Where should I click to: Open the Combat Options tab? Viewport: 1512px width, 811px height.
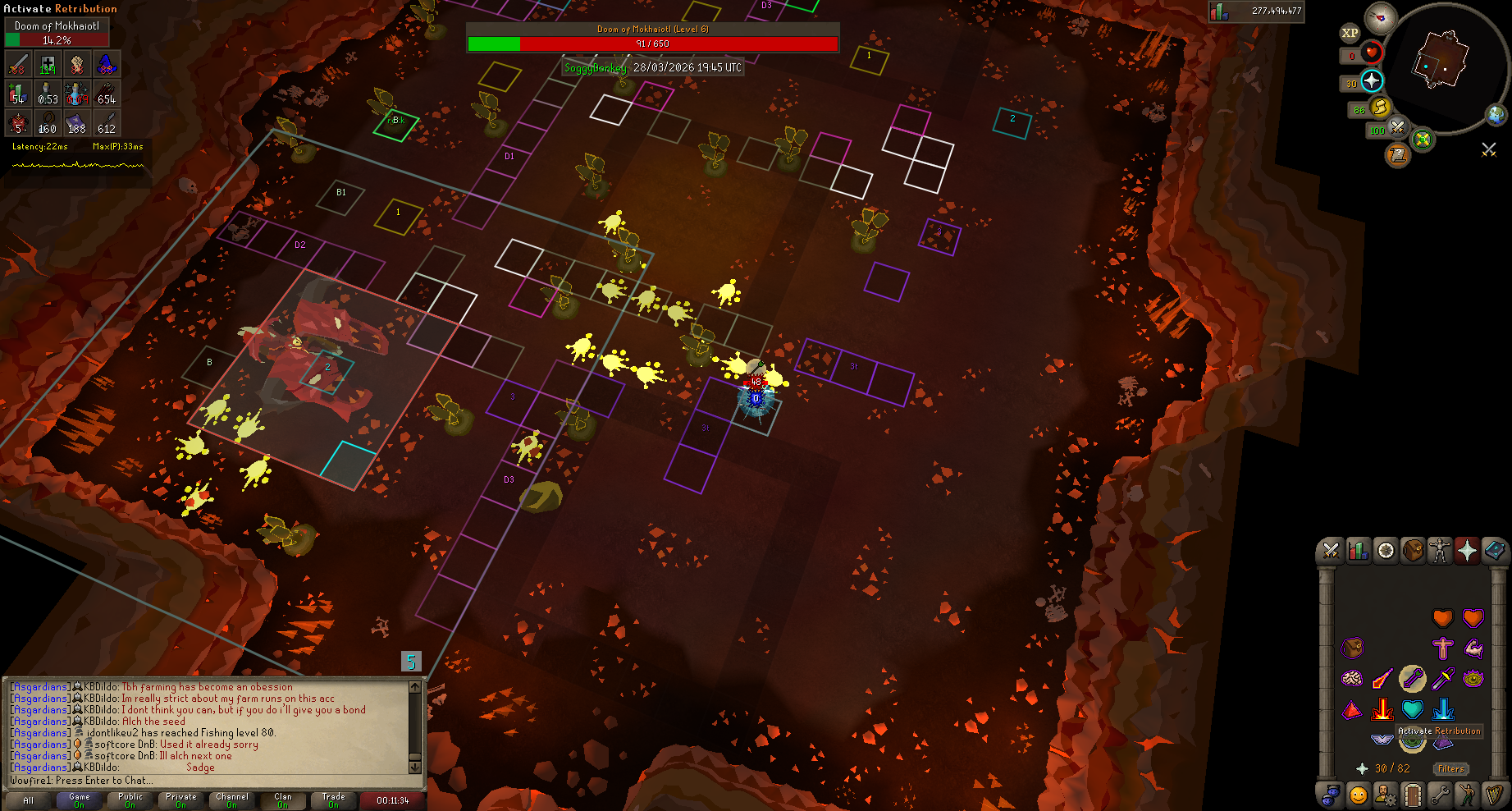pos(1331,551)
